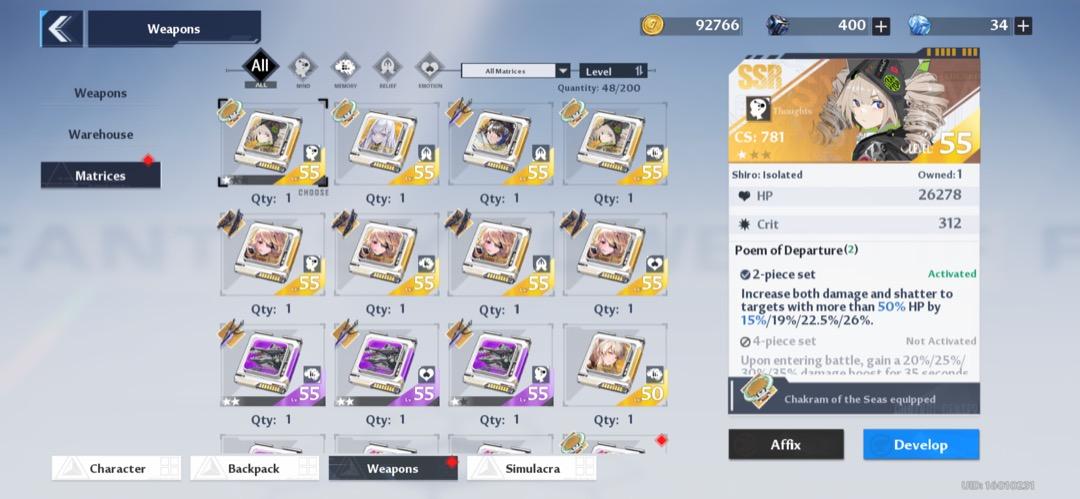Choose the silver-haired character matrix
This screenshot has height=499, width=1080.
pos(388,143)
